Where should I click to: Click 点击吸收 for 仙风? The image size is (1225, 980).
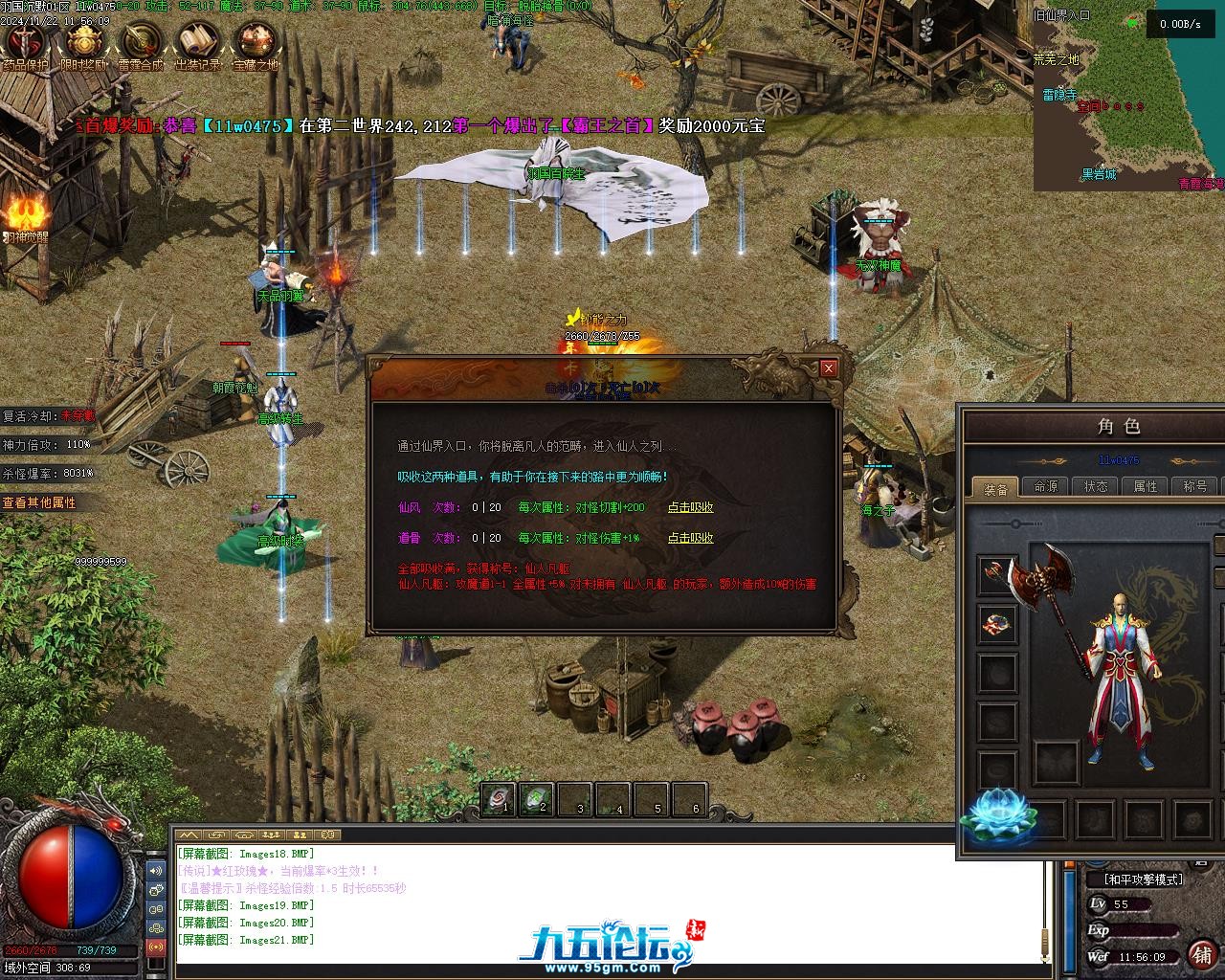pyautogui.click(x=690, y=508)
